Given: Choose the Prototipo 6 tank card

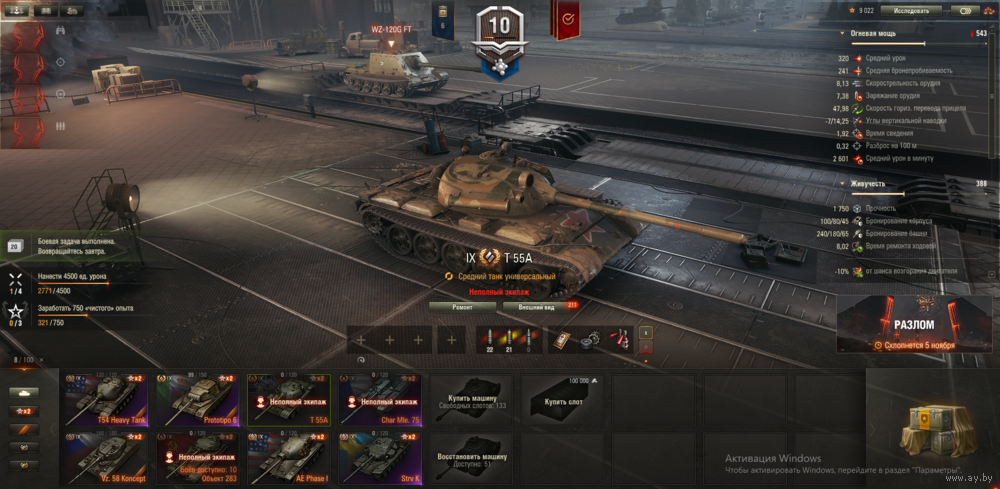Looking at the screenshot, I should coord(196,400).
